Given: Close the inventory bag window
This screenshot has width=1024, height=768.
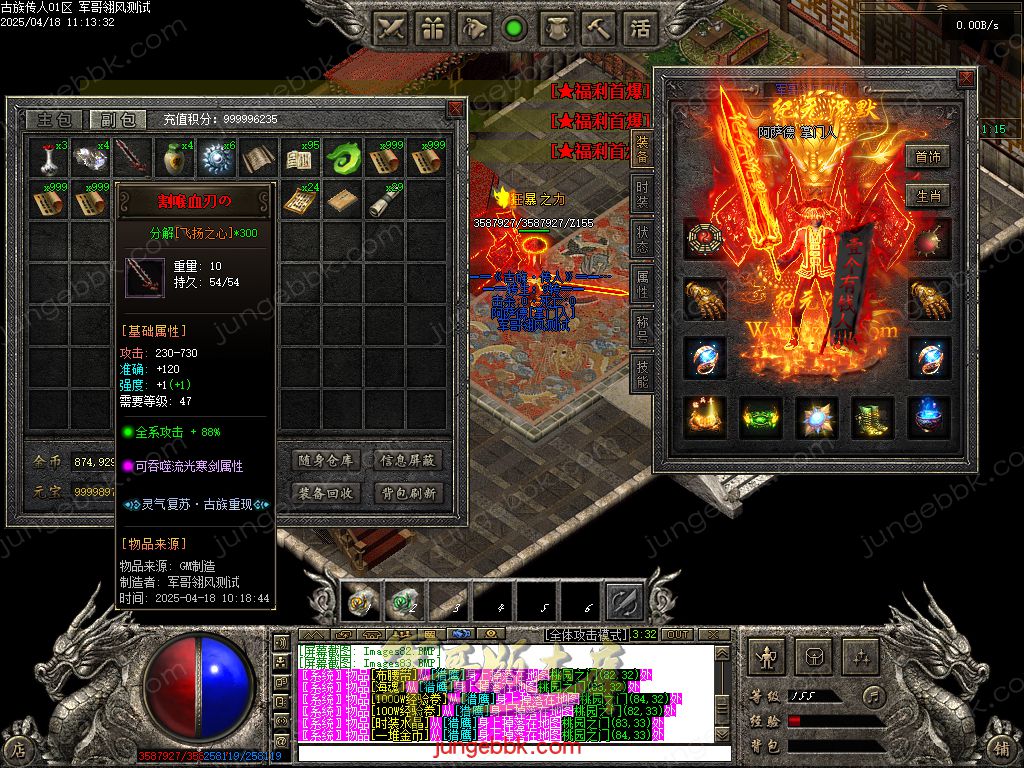Looking at the screenshot, I should [455, 108].
